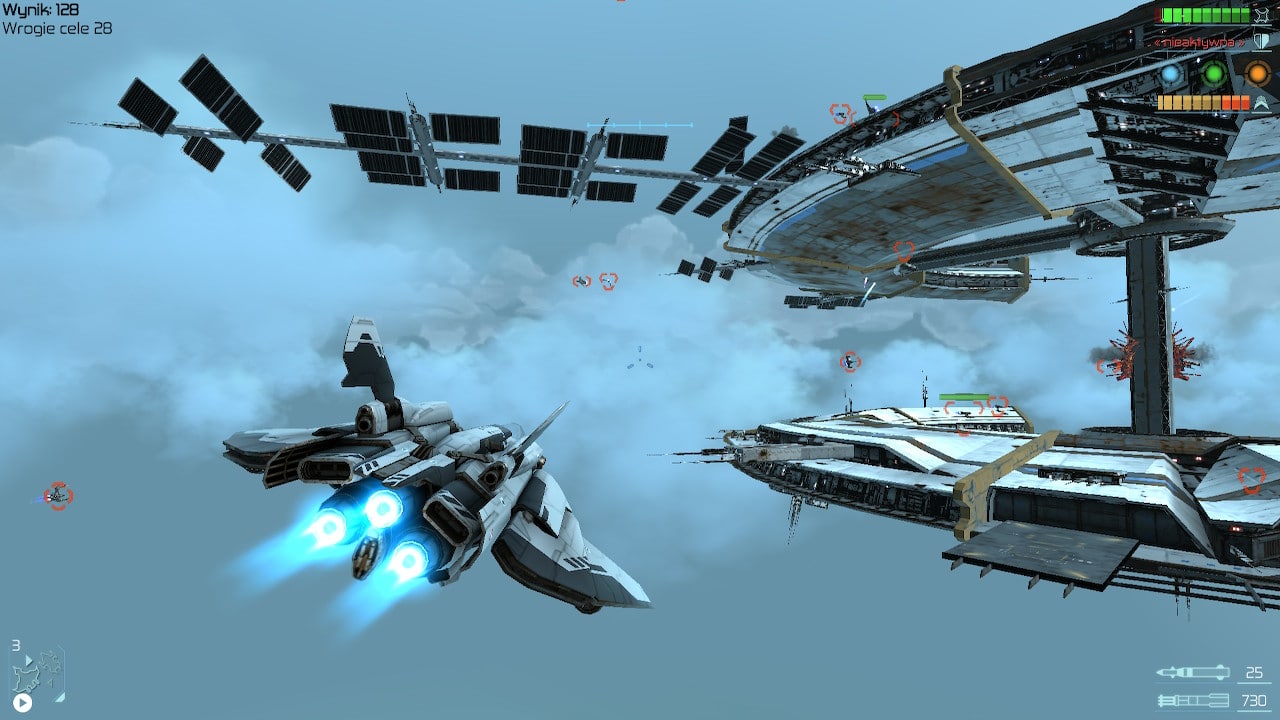Select the green ability orb in the HUD
The height and width of the screenshot is (720, 1280).
tap(1213, 73)
